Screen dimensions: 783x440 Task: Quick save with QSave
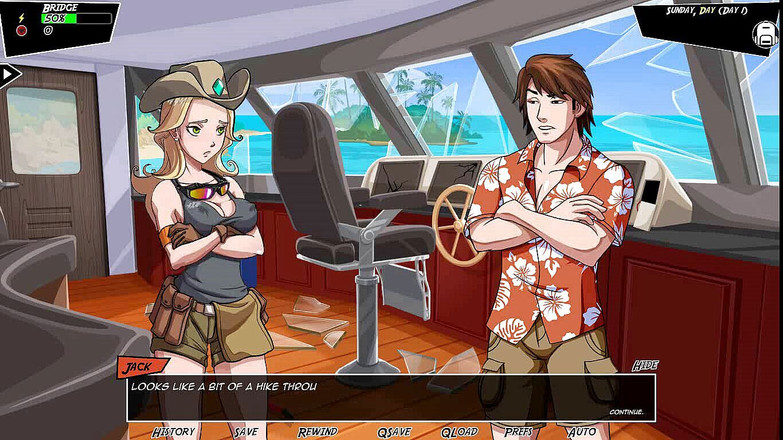pyautogui.click(x=394, y=431)
